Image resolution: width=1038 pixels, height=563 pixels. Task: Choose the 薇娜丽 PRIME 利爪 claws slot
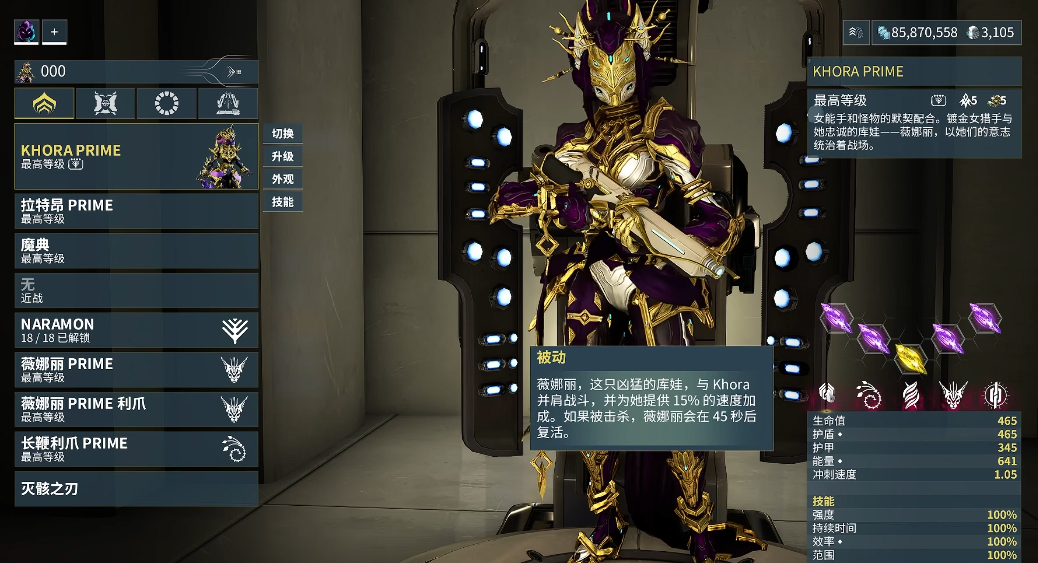click(135, 409)
